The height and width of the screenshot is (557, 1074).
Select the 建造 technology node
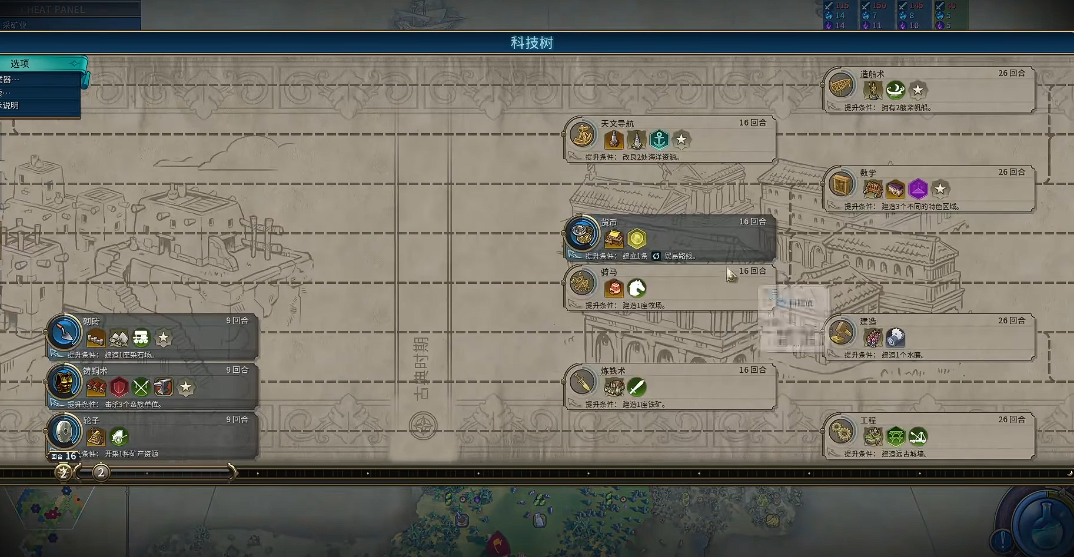(930, 337)
